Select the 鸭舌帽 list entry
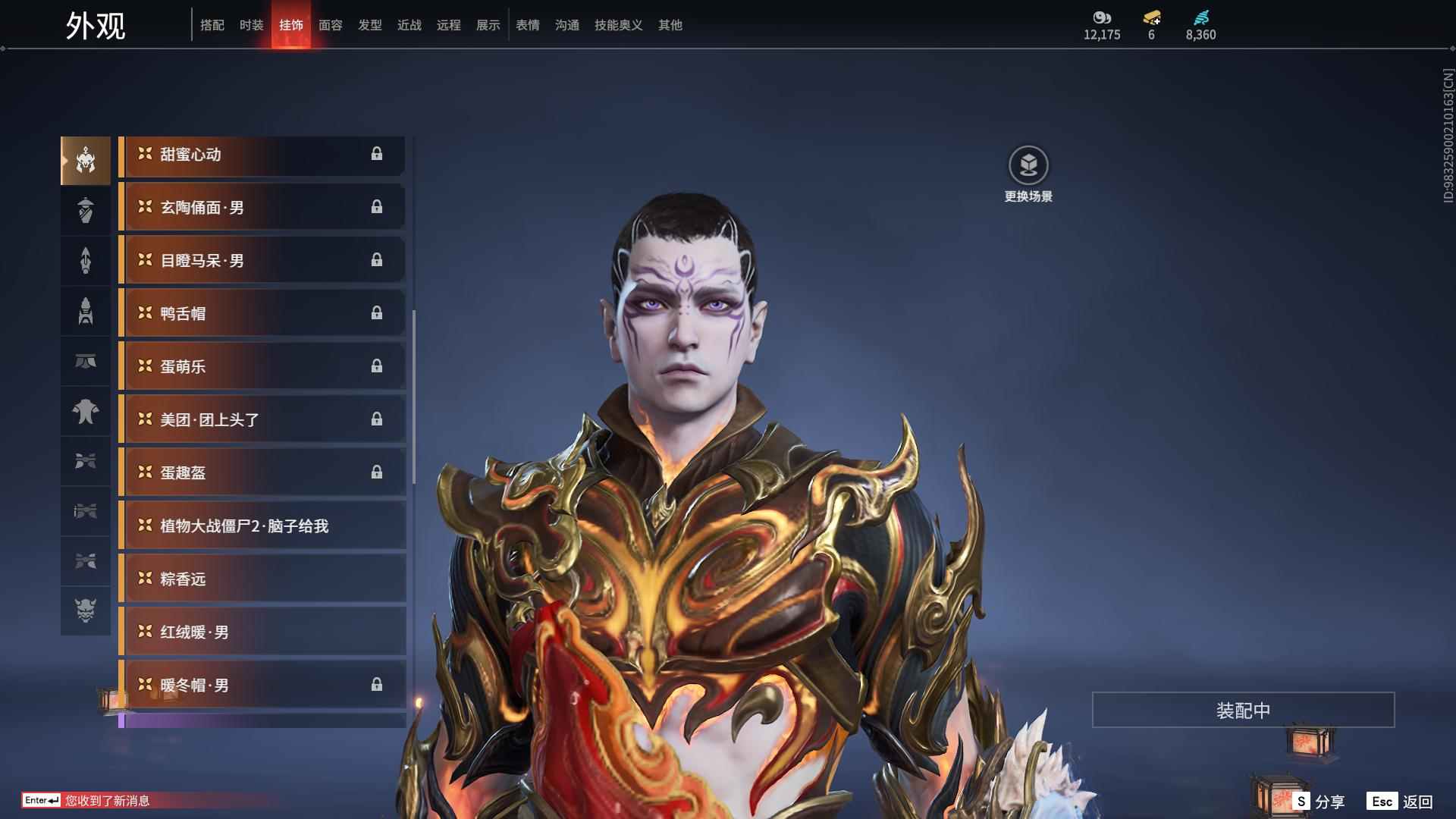 click(x=262, y=313)
